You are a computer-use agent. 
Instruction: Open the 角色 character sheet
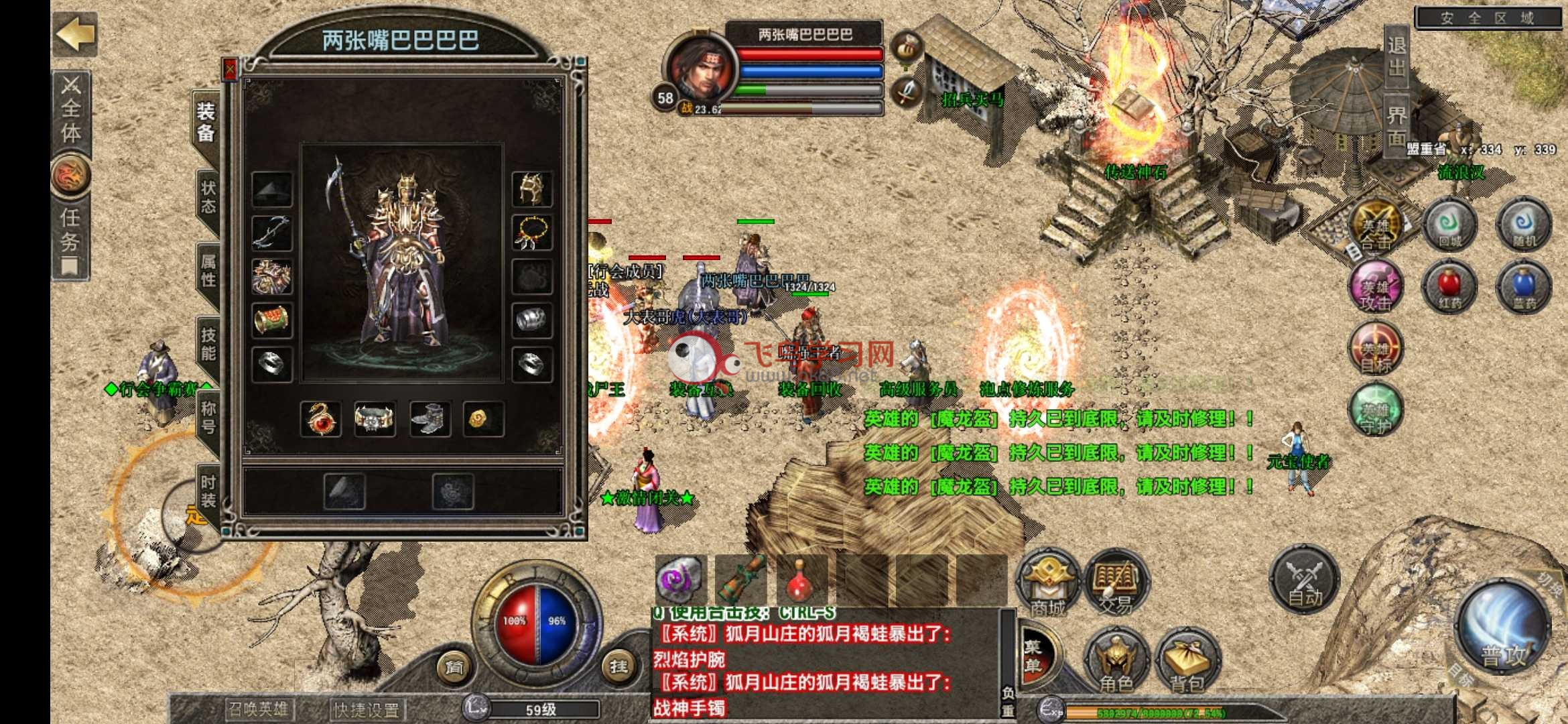pos(1116,660)
